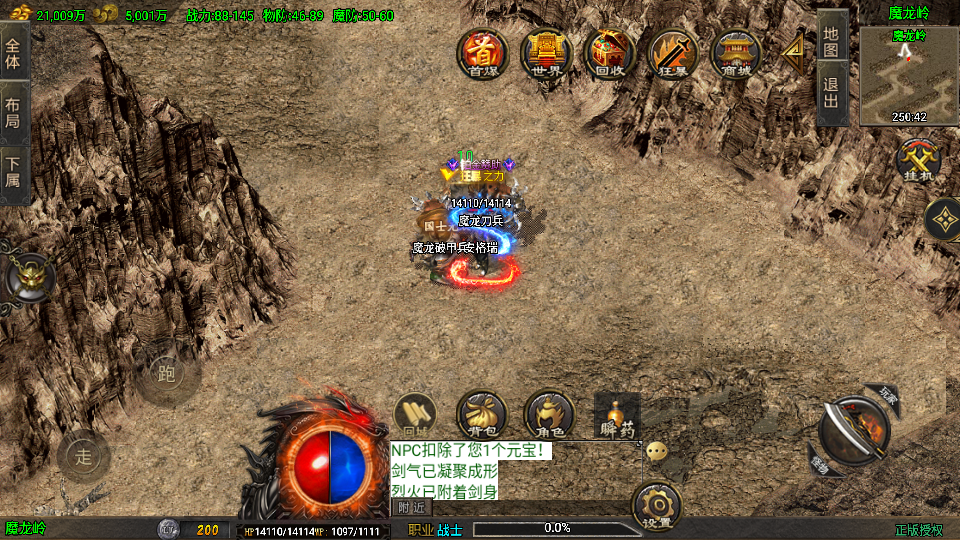This screenshot has height=540, width=960.
Task: Open the 设置 settings gear
Action: 658,506
